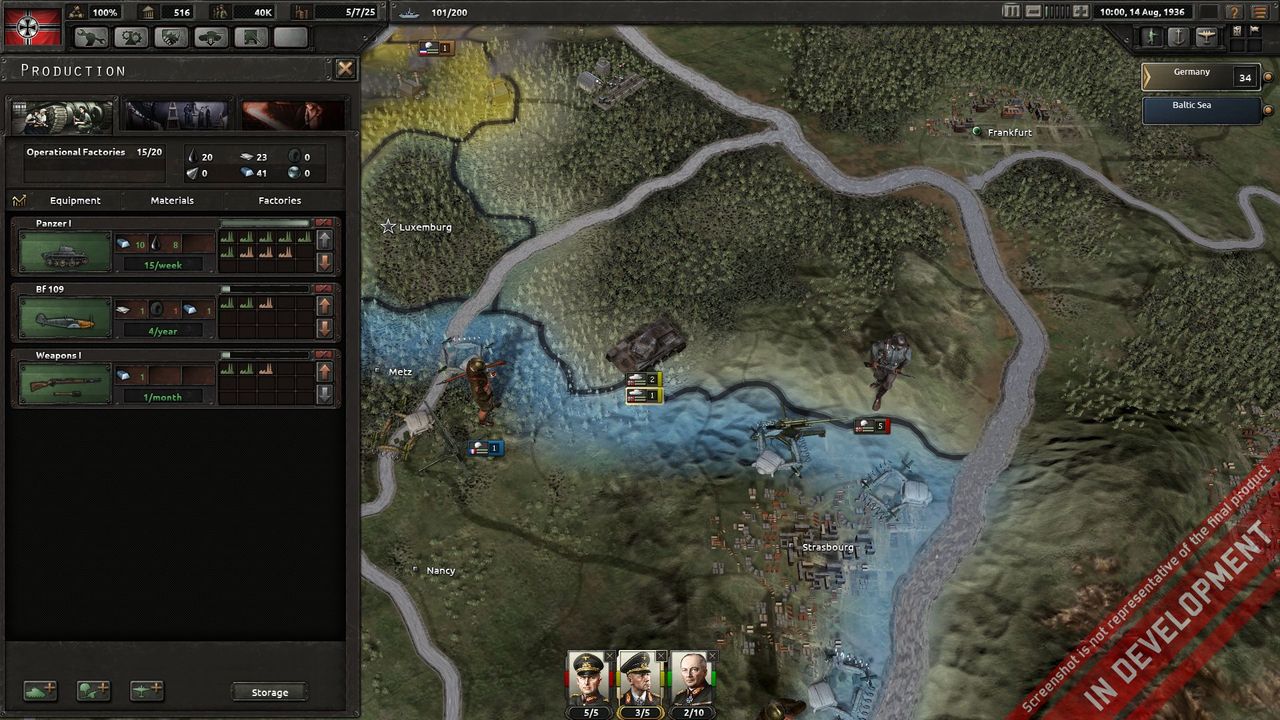
Task: Switch to the Materials tab
Action: pyautogui.click(x=172, y=200)
